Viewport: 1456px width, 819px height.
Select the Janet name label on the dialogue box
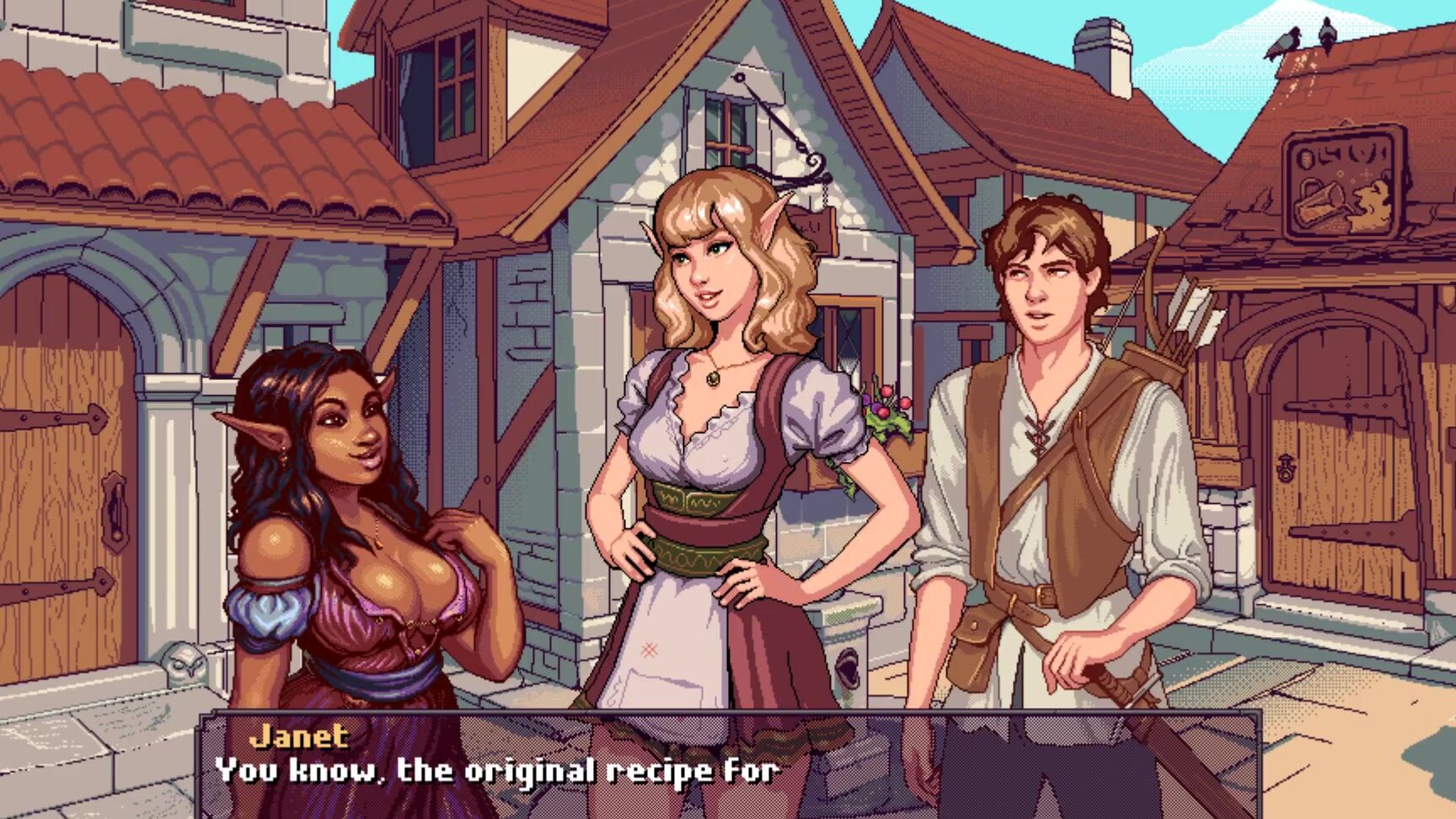coord(299,736)
